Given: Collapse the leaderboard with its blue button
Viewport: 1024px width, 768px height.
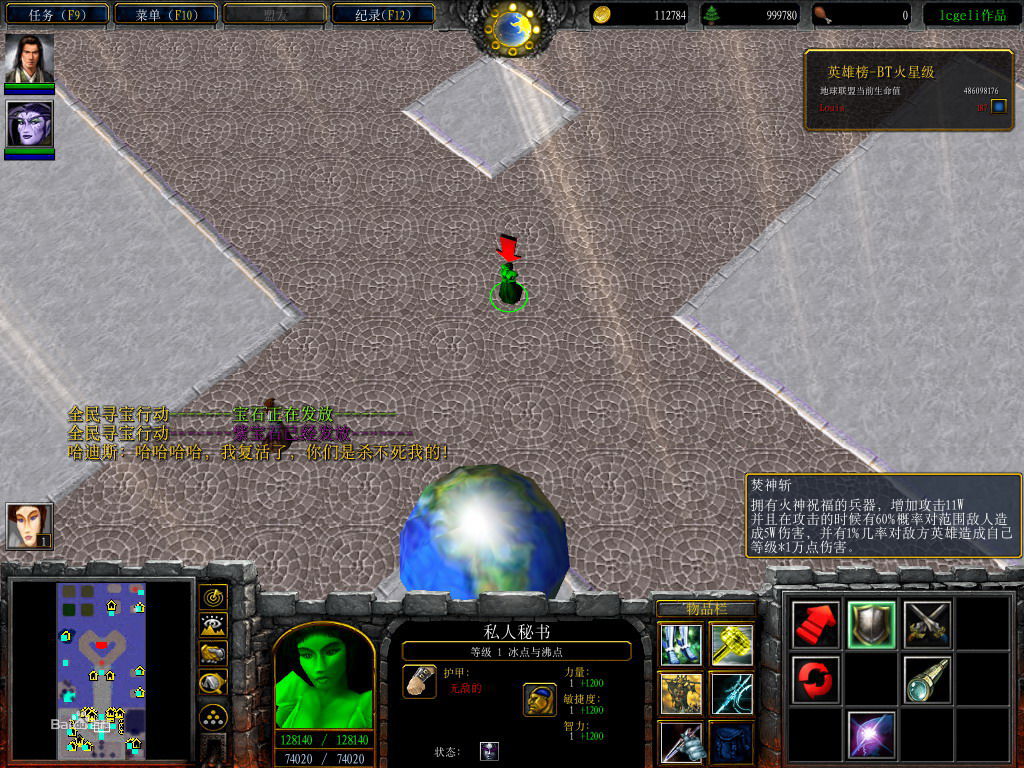Looking at the screenshot, I should 998,106.
